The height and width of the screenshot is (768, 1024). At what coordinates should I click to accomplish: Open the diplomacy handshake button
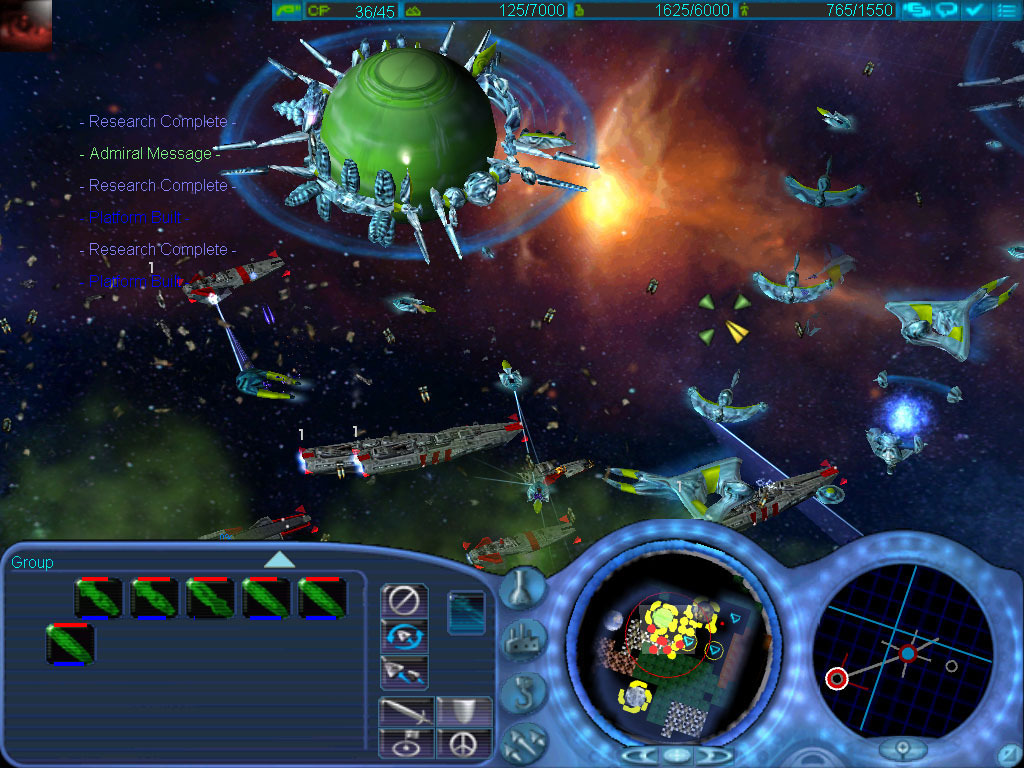(x=915, y=10)
